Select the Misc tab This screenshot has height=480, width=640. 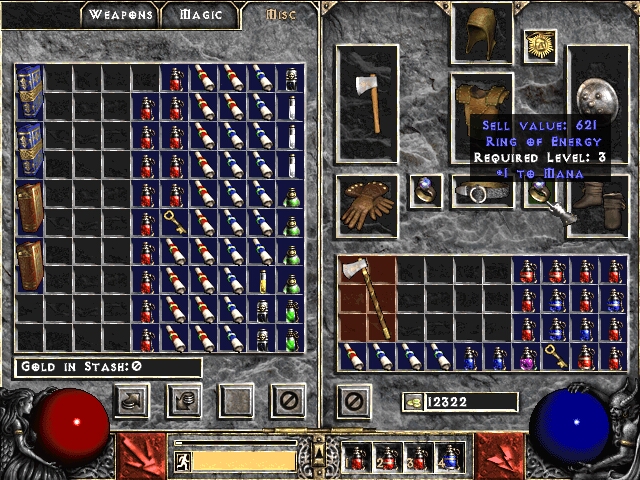tap(279, 15)
